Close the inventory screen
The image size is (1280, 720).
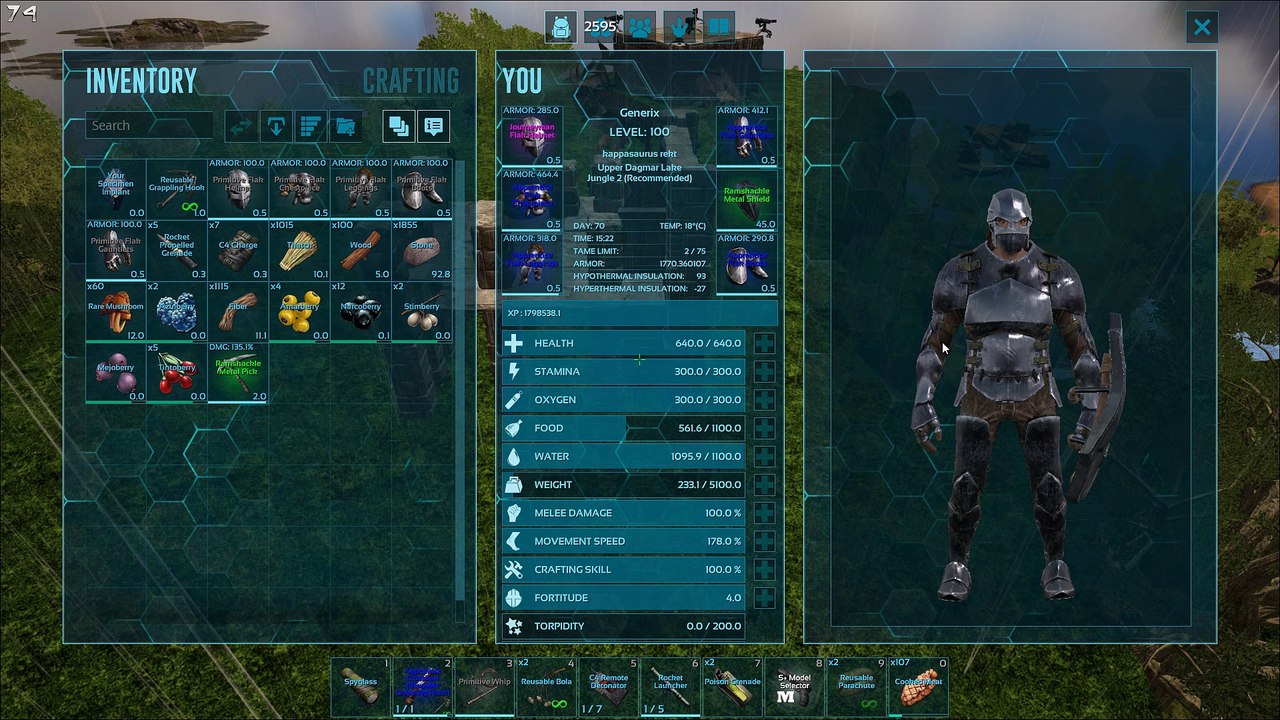point(1202,27)
